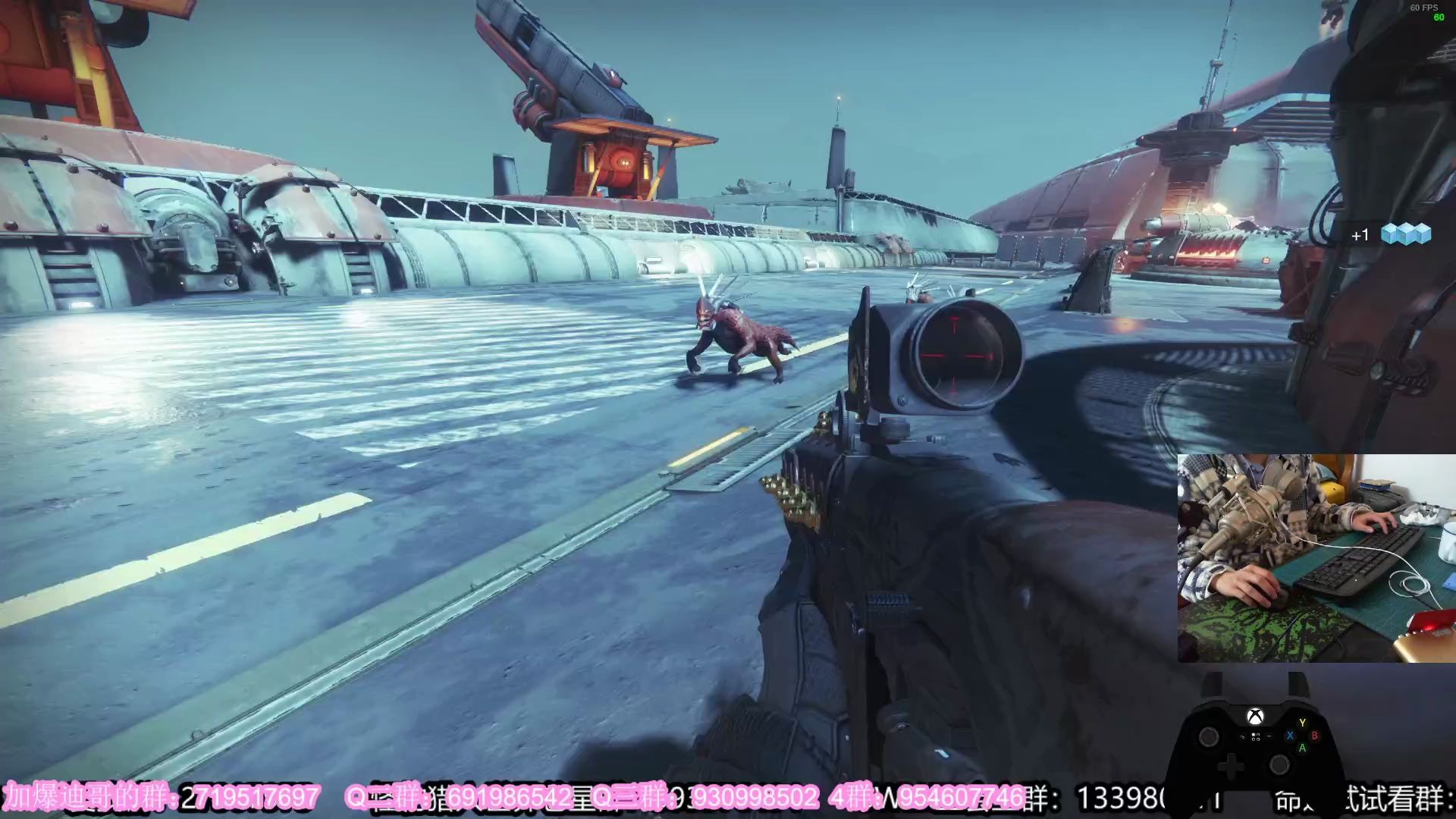
Task: Click the View button on the controller overlay
Action: (1242, 736)
